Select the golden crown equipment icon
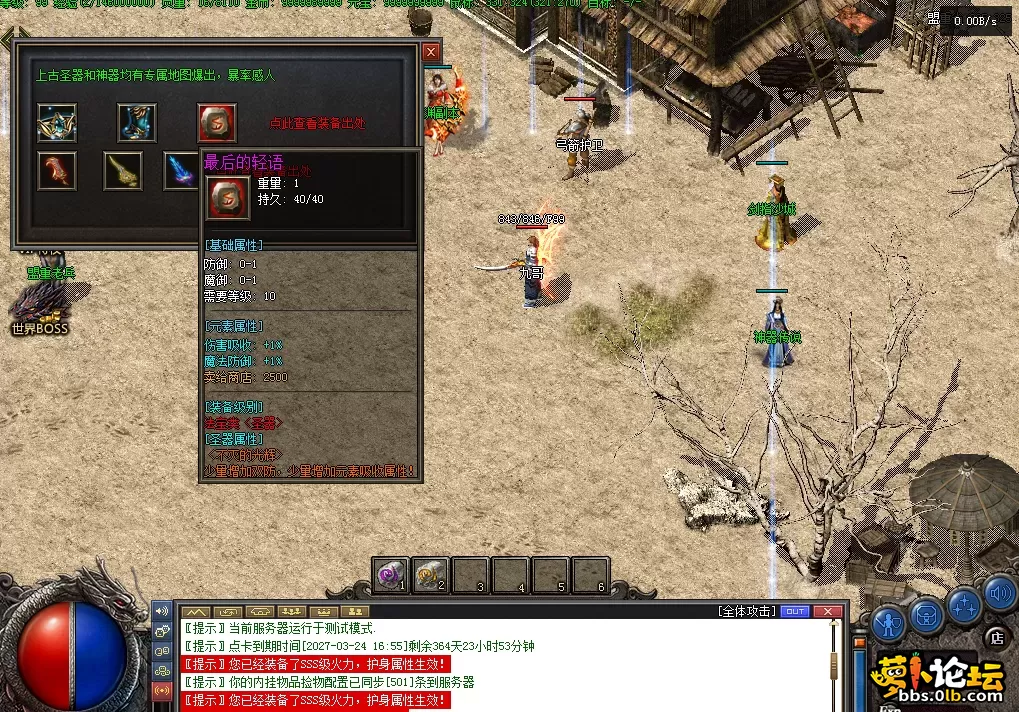1019x712 pixels. (x=57, y=122)
